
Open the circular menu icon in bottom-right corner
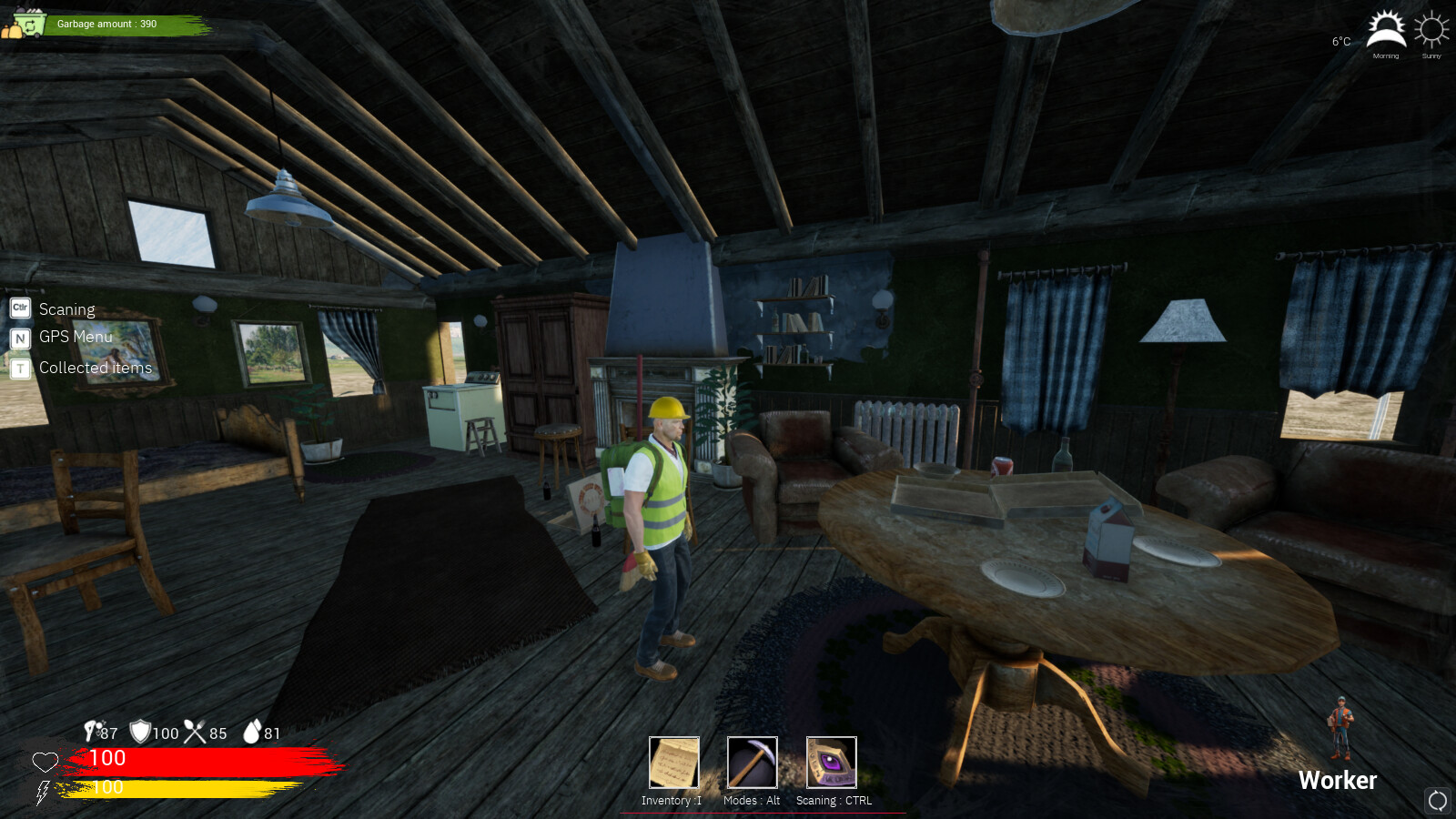pos(1436,800)
